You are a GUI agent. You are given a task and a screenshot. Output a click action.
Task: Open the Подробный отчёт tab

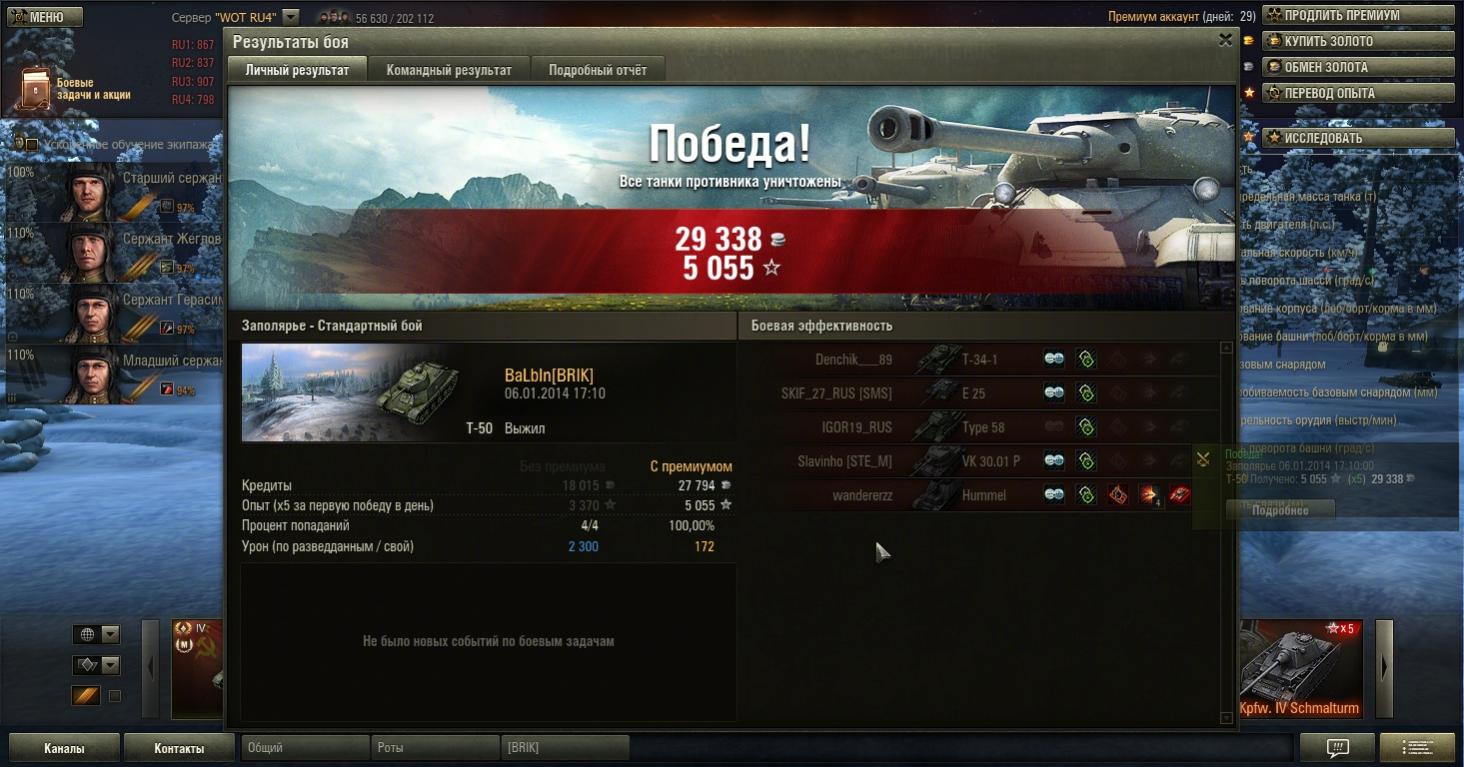click(x=597, y=70)
